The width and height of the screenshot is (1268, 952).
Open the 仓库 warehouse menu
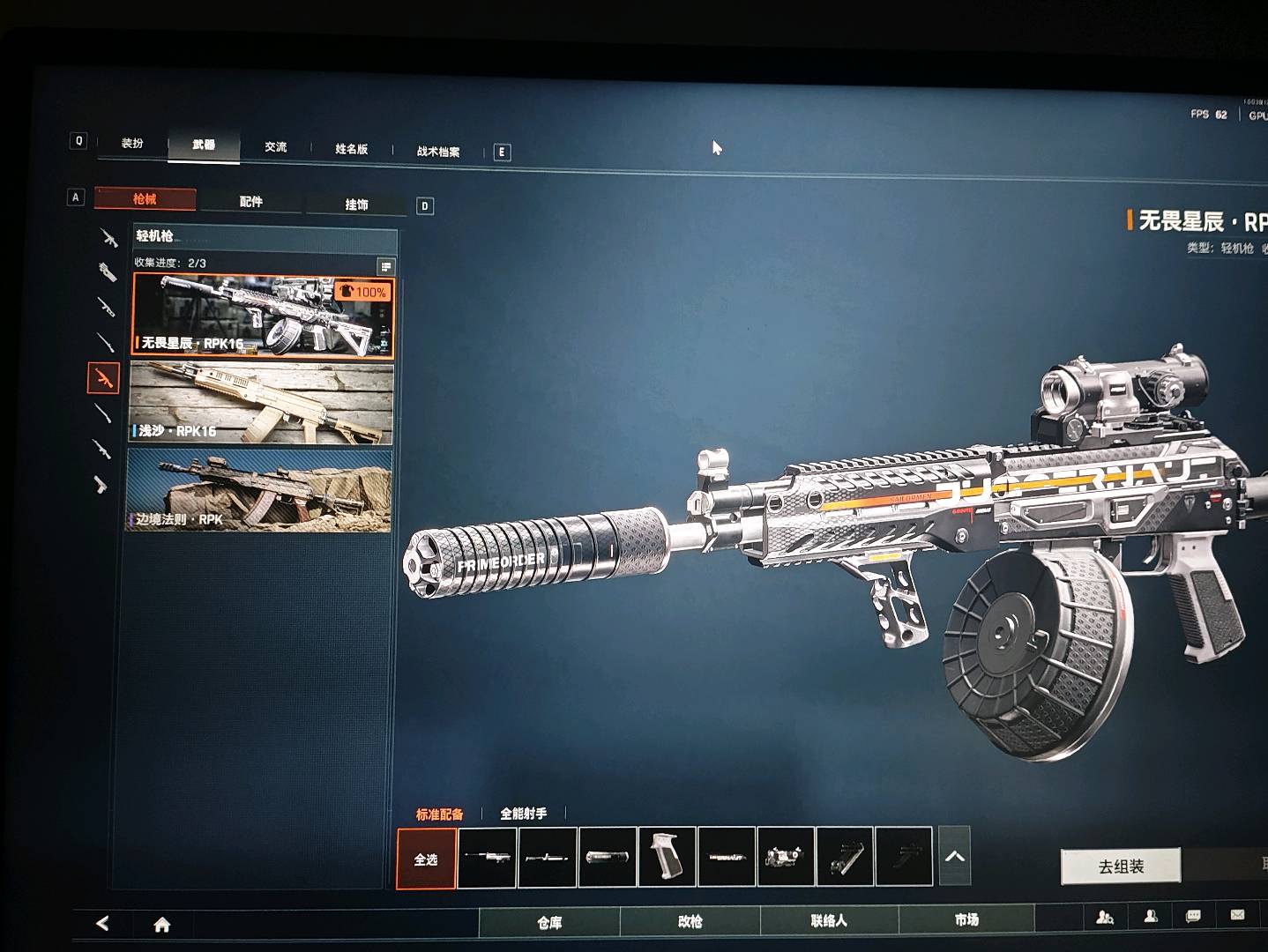coord(549,922)
